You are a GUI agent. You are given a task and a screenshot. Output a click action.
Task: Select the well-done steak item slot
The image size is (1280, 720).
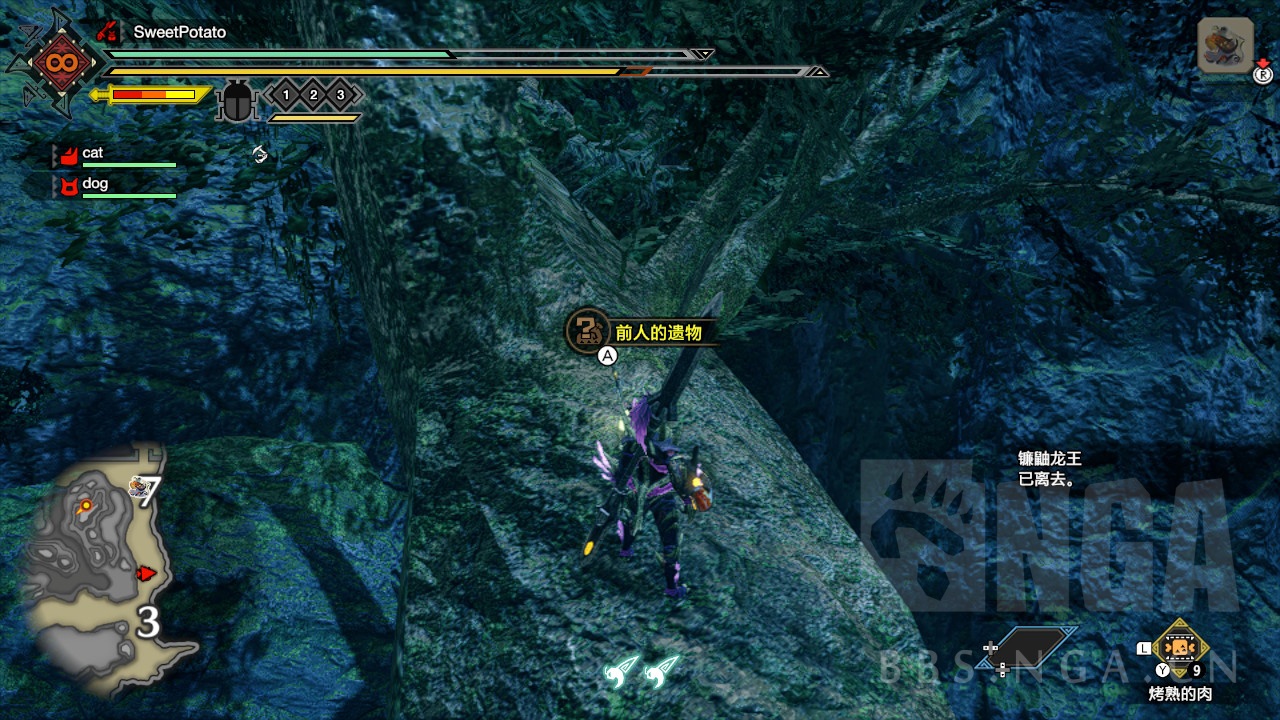[x=1180, y=648]
